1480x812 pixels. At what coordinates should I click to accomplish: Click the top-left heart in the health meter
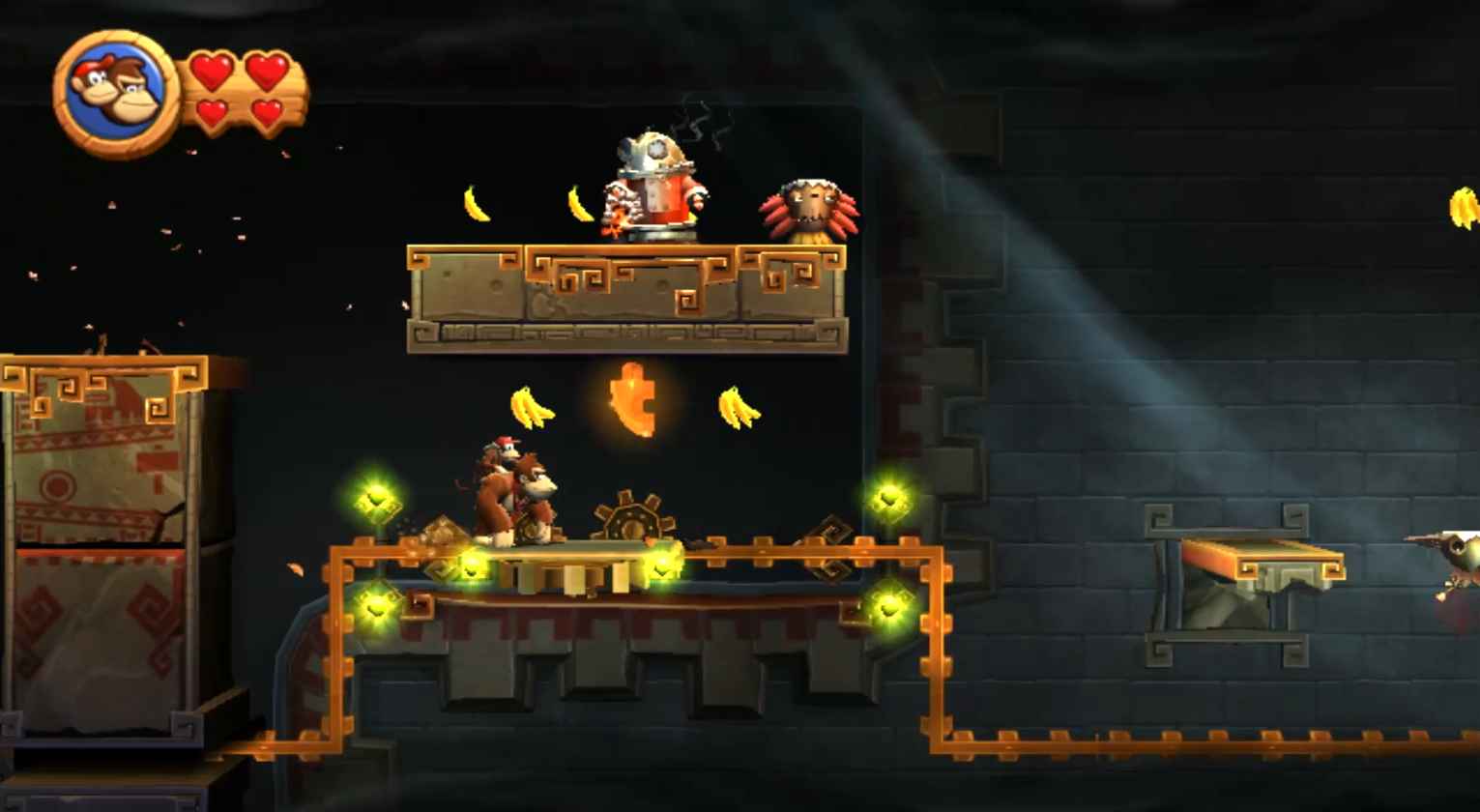tap(210, 70)
